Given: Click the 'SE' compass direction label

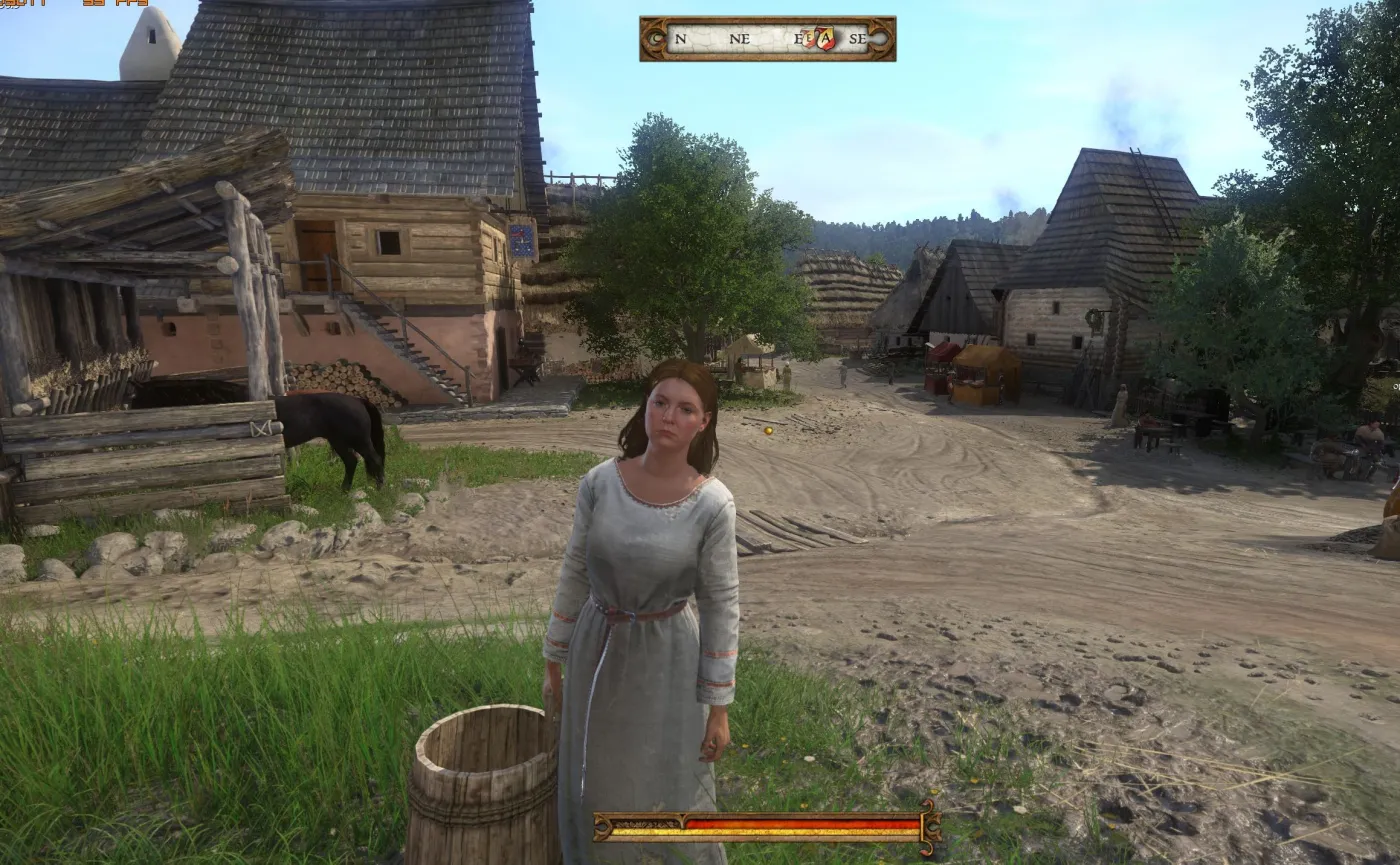Looking at the screenshot, I should point(858,40).
